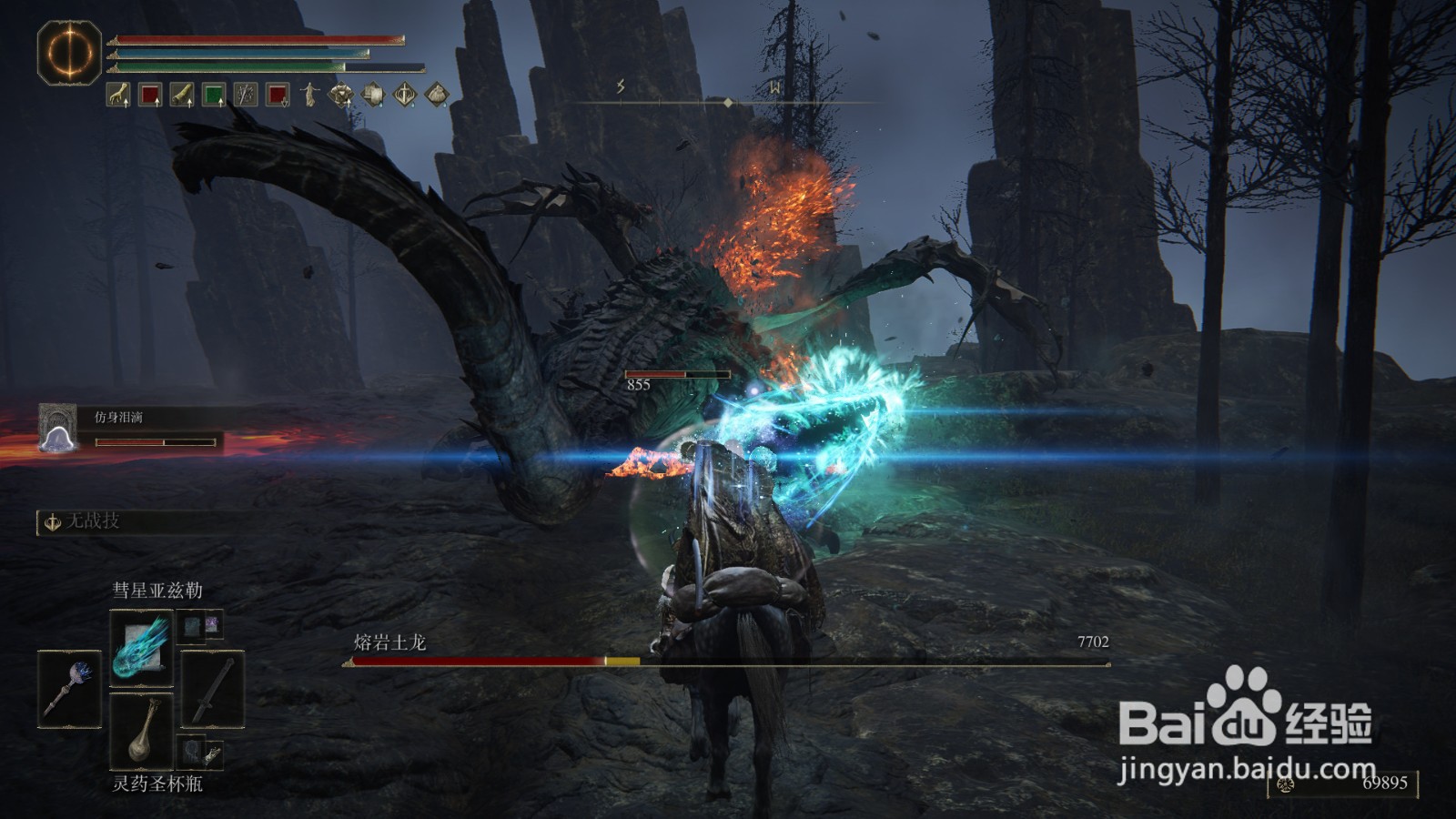This screenshot has width=1456, height=819.
Task: Inspect the green square stamina buff icon
Action: tap(214, 94)
